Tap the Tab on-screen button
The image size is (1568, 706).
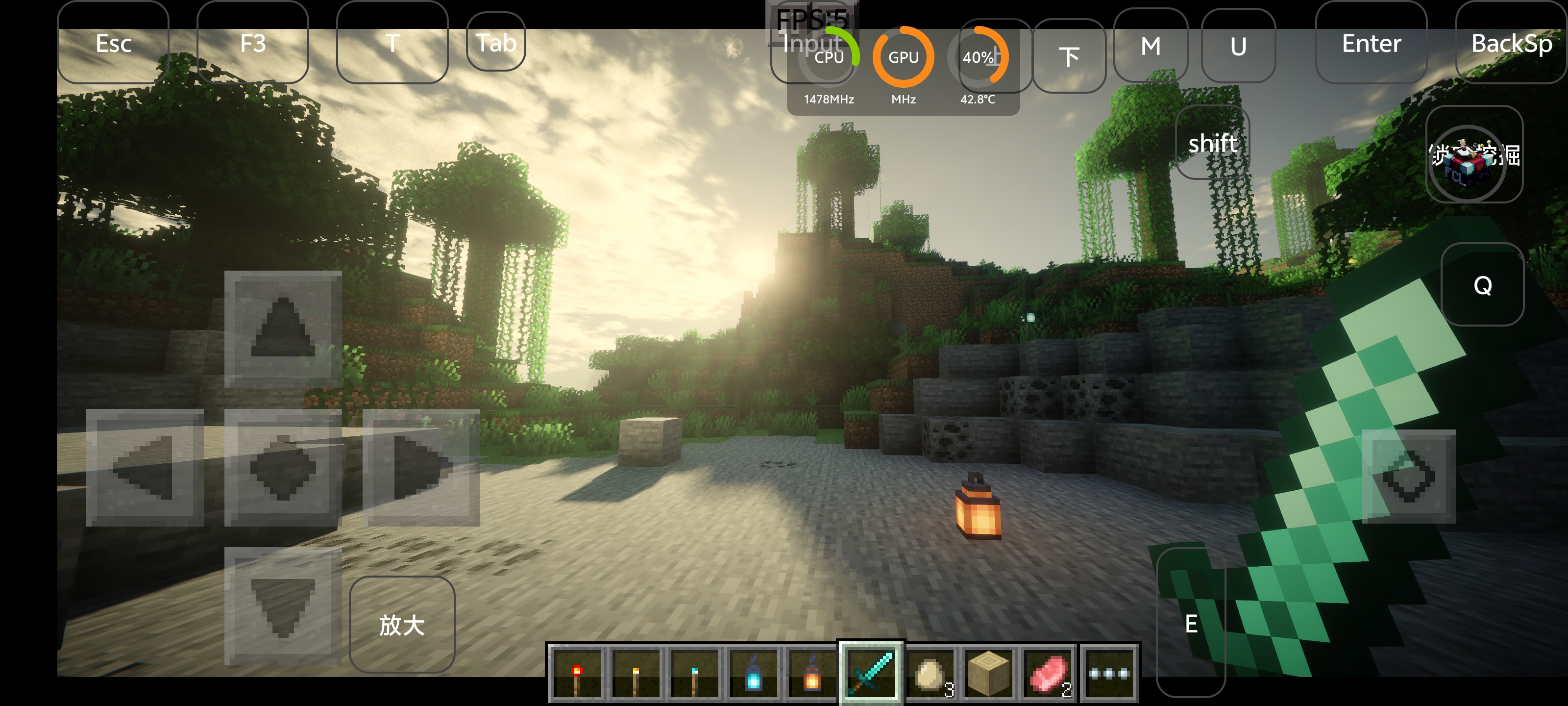pyautogui.click(x=495, y=43)
